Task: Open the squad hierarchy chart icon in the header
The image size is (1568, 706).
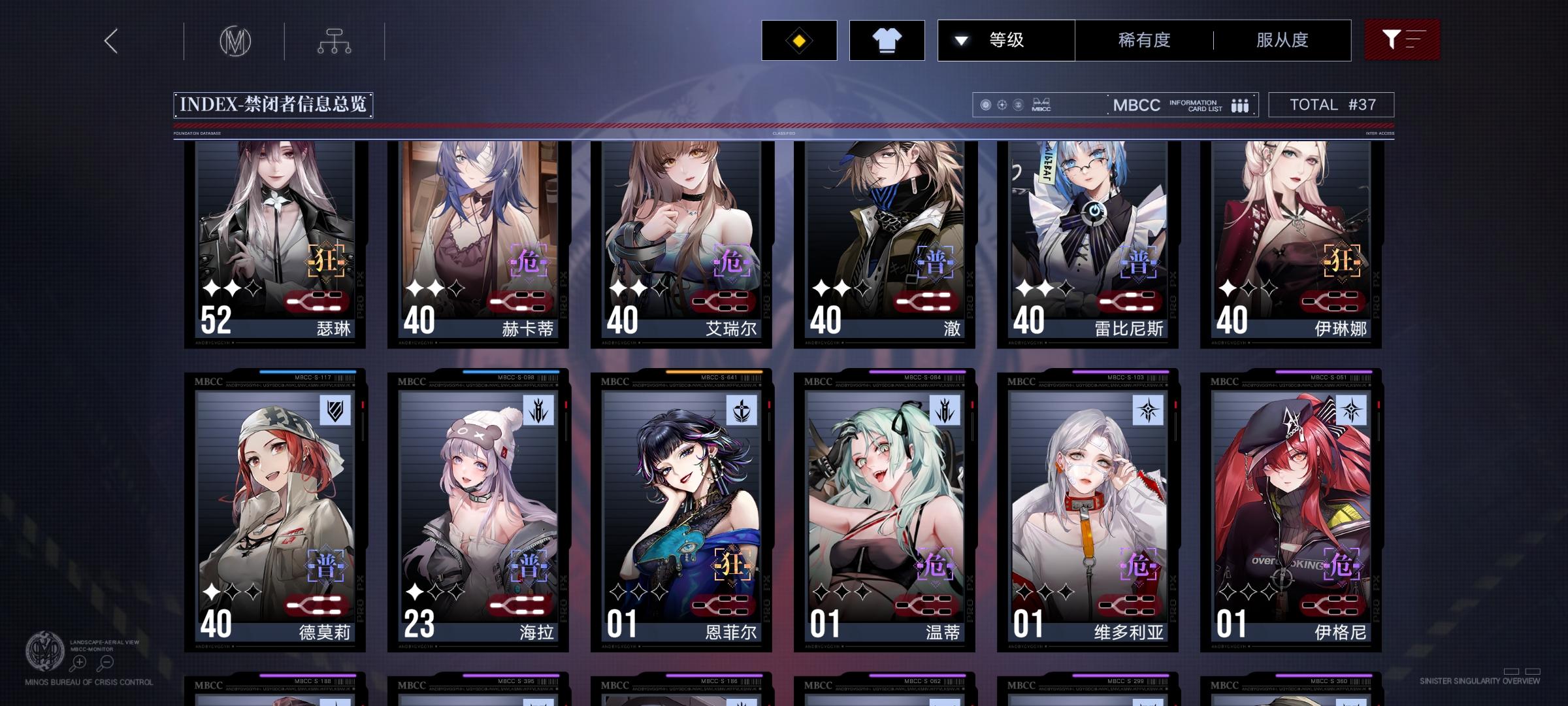Action: click(x=335, y=41)
